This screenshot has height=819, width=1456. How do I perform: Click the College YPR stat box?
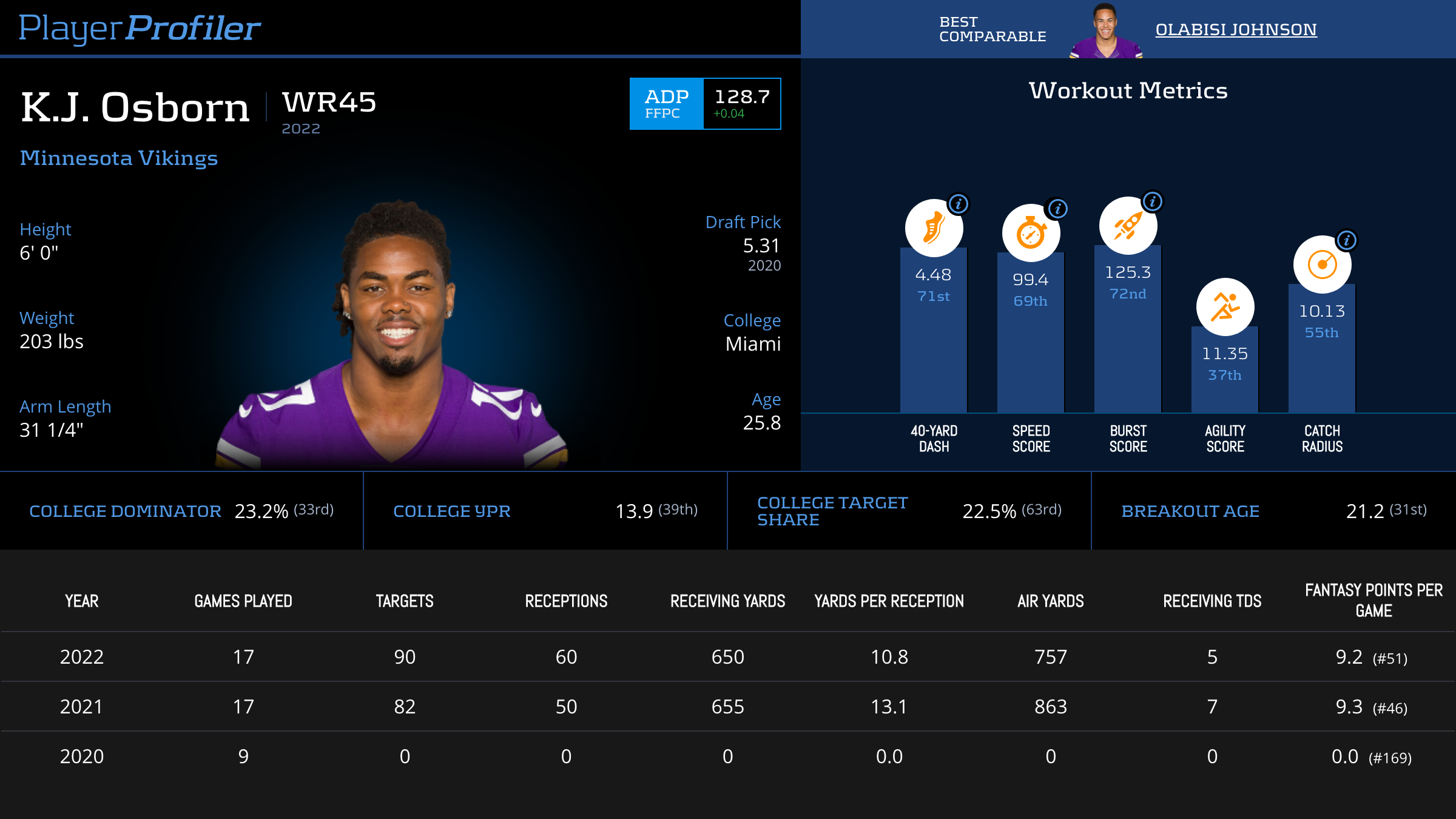(x=545, y=511)
